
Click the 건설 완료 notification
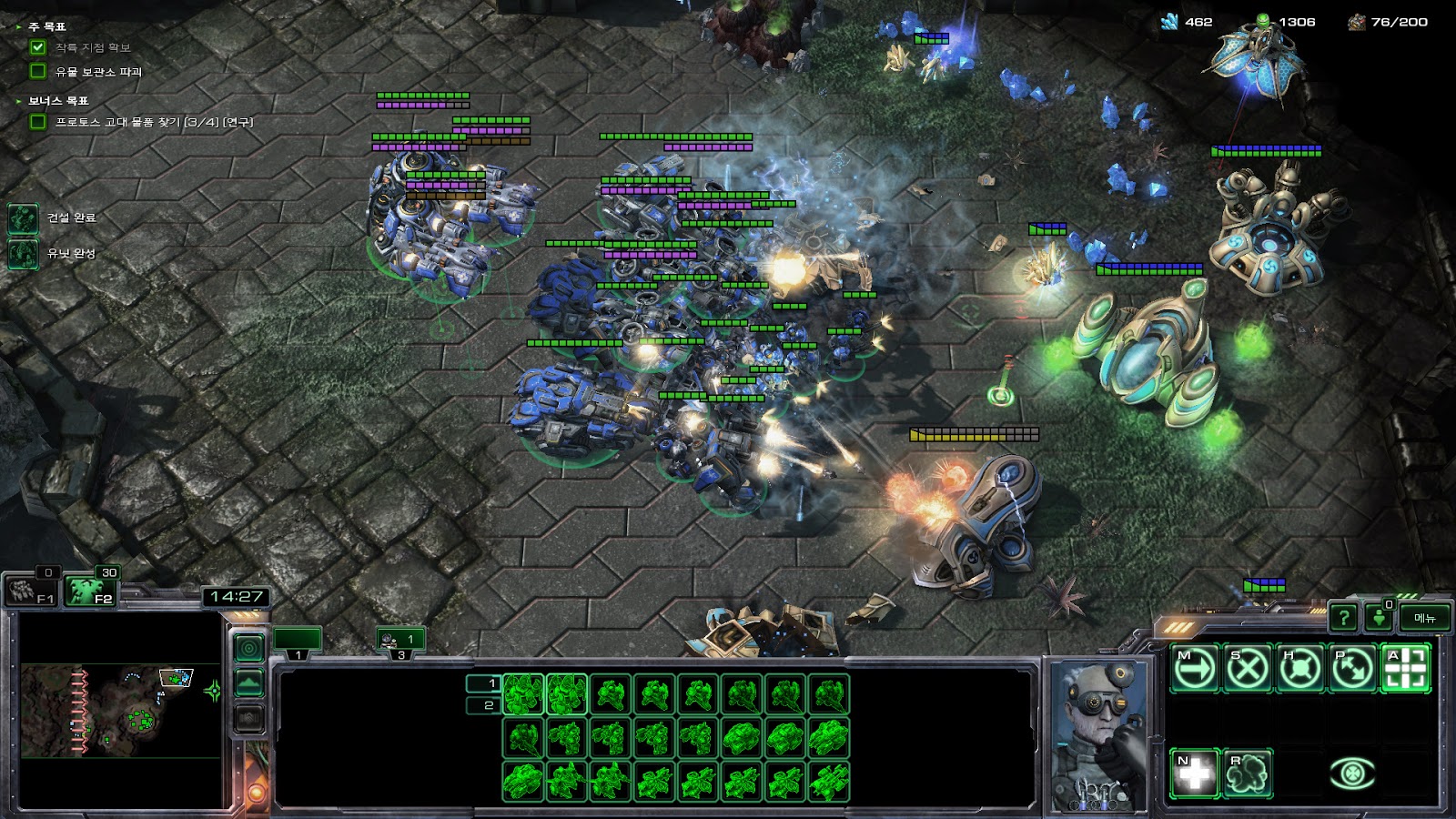pos(24,218)
